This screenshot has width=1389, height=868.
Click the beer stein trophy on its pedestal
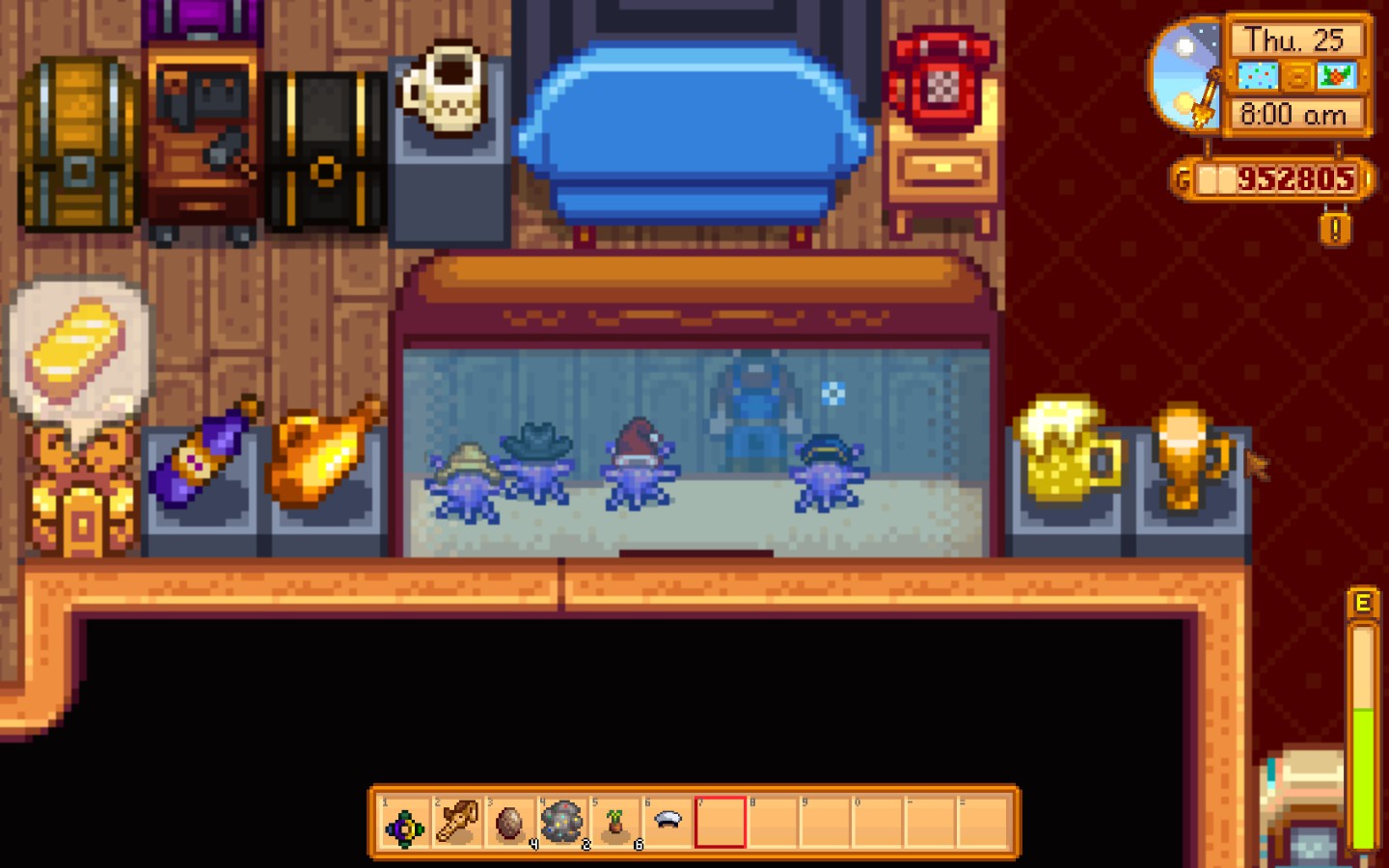click(1066, 453)
